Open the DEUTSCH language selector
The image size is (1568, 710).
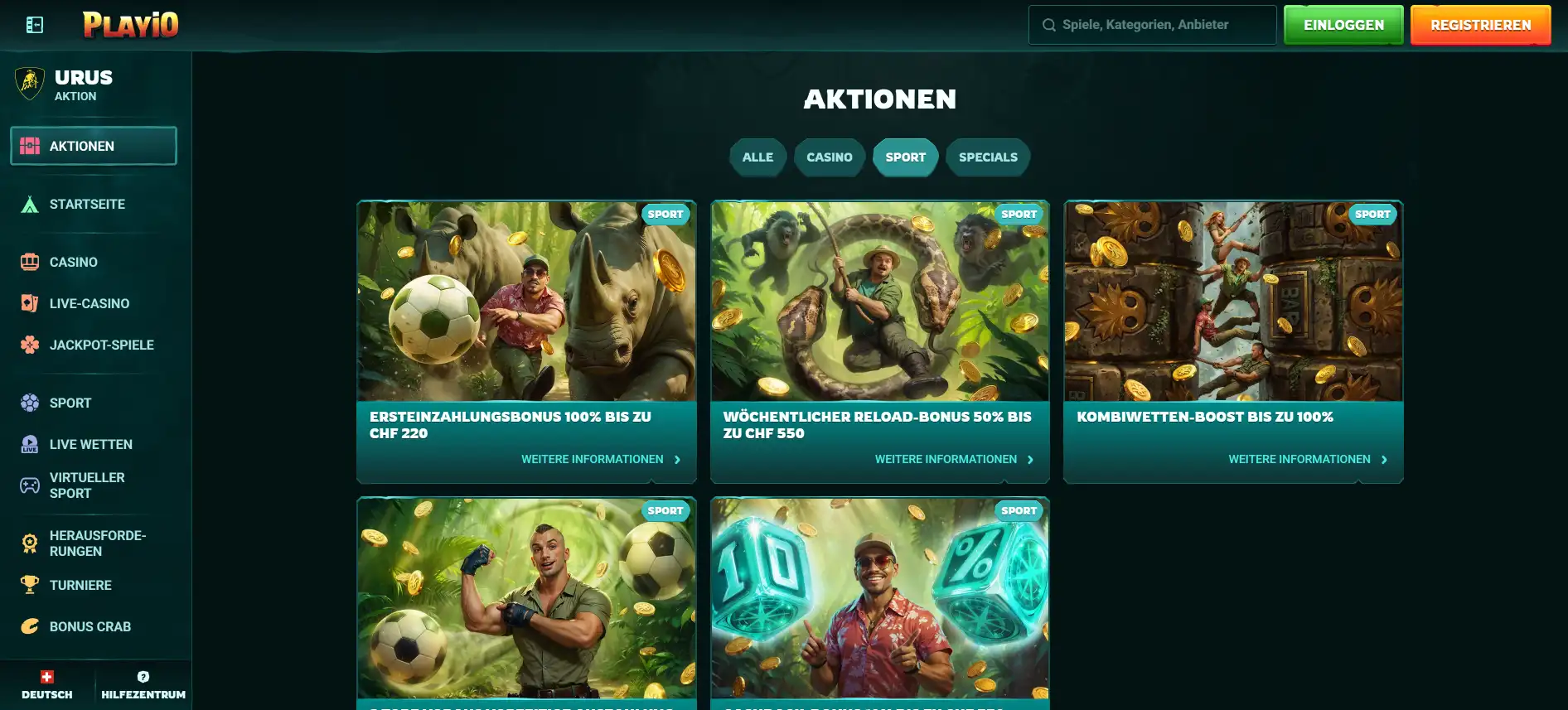(46, 685)
